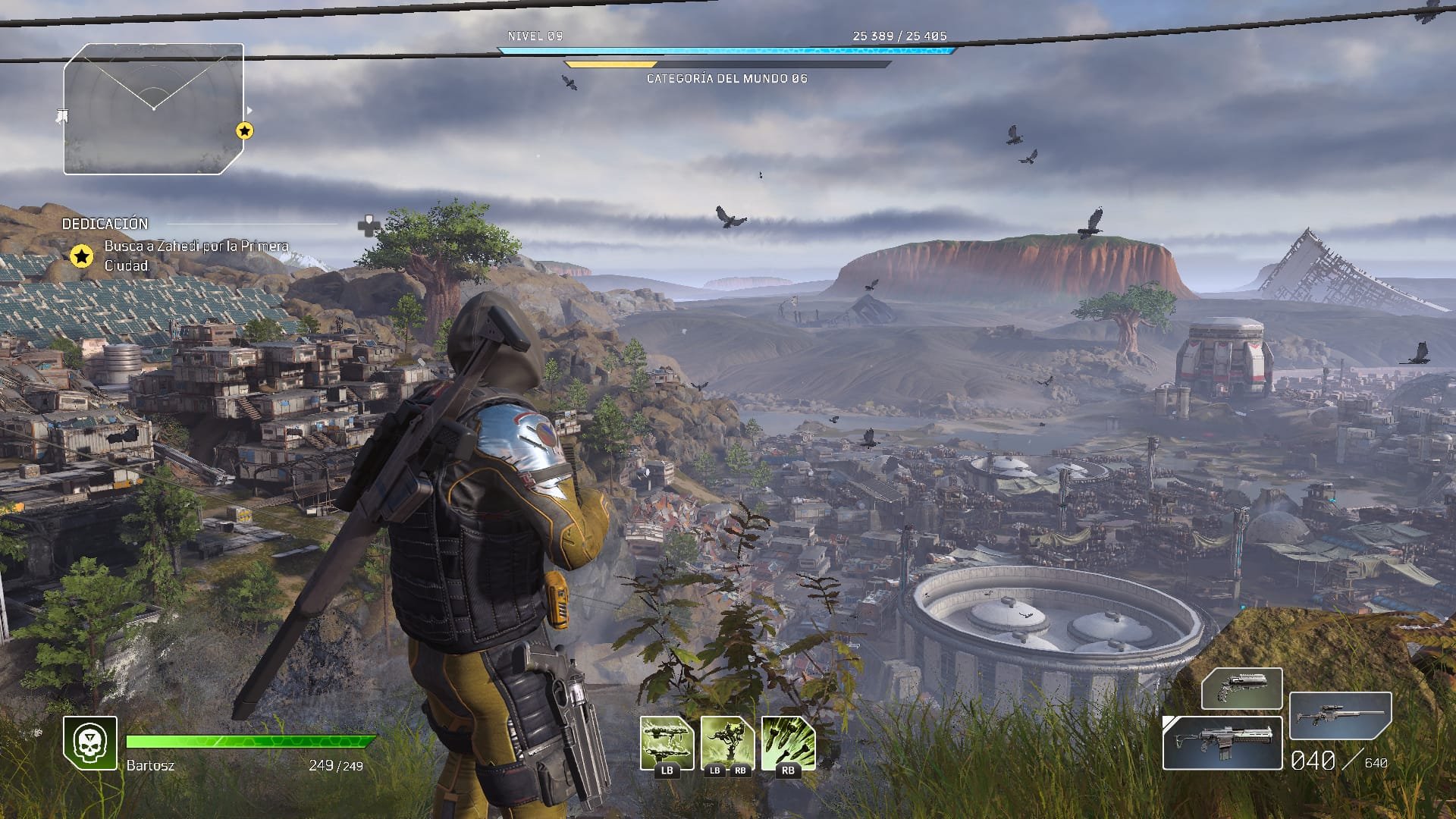Activate the twin guns skill icon
The height and width of the screenshot is (819, 1456).
click(667, 743)
